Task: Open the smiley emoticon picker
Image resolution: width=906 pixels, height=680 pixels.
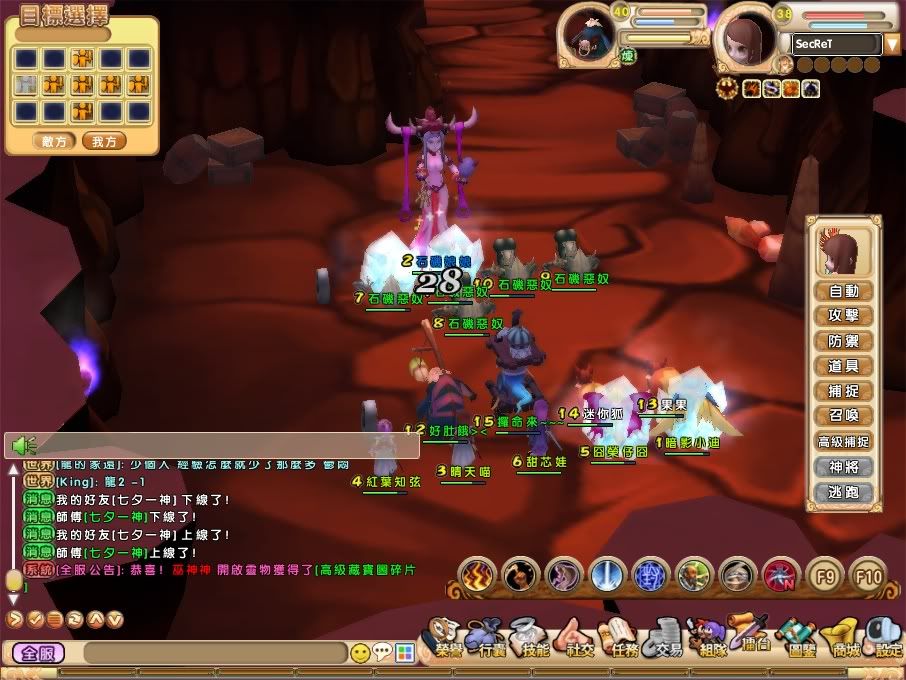Action: coord(361,654)
